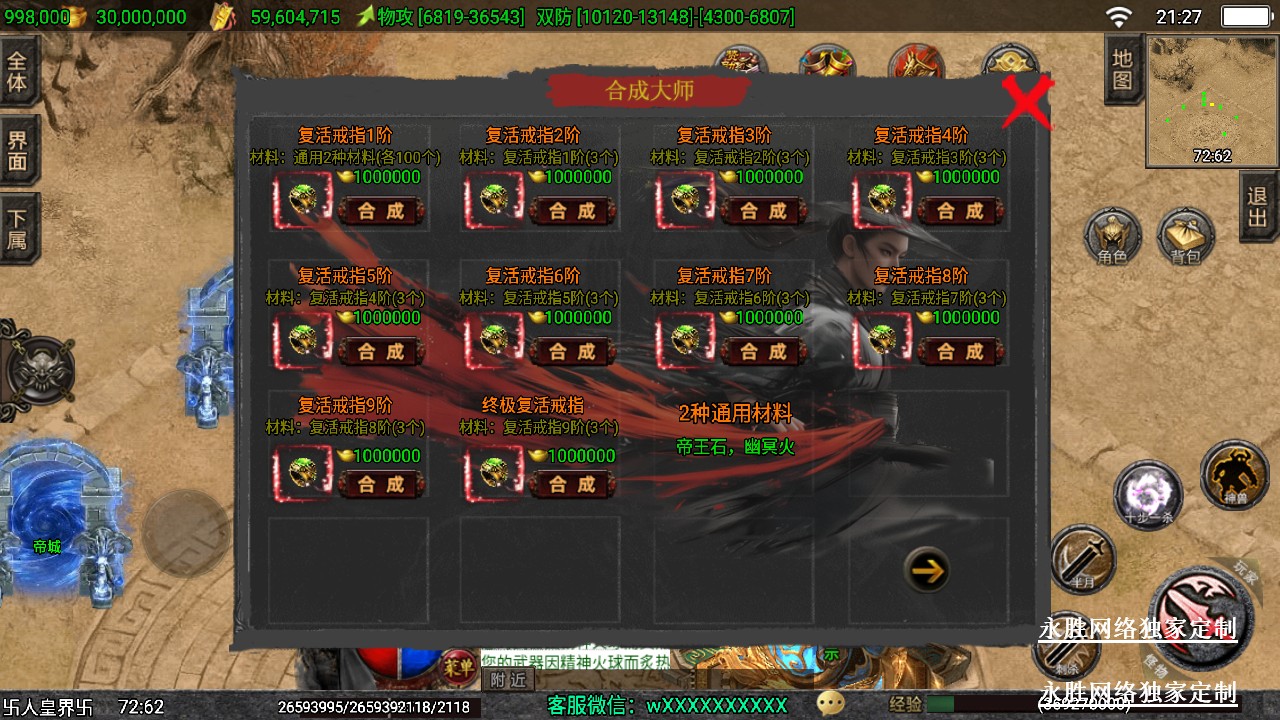
Task: Hit 合成 for 复活戒指4阶
Action: 961,211
